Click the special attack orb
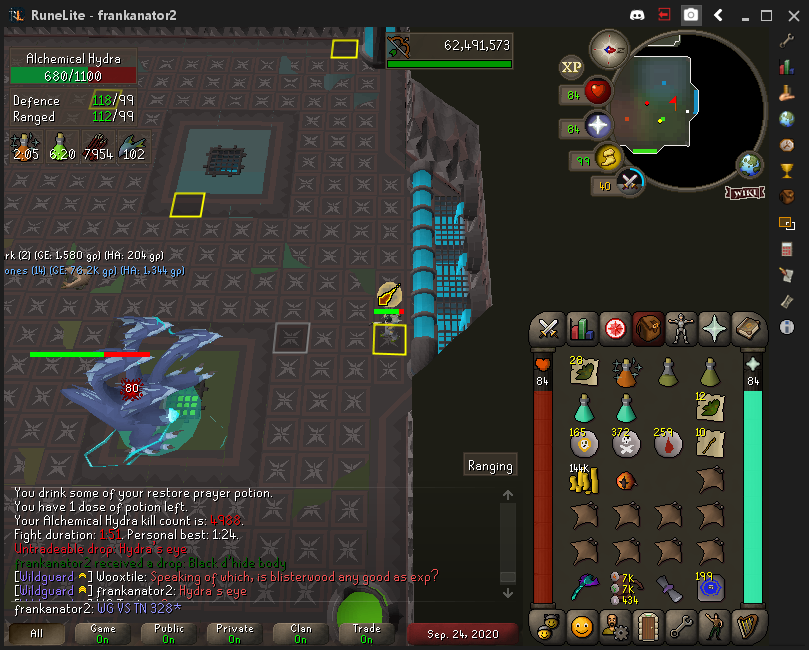809x650 pixels. (630, 183)
